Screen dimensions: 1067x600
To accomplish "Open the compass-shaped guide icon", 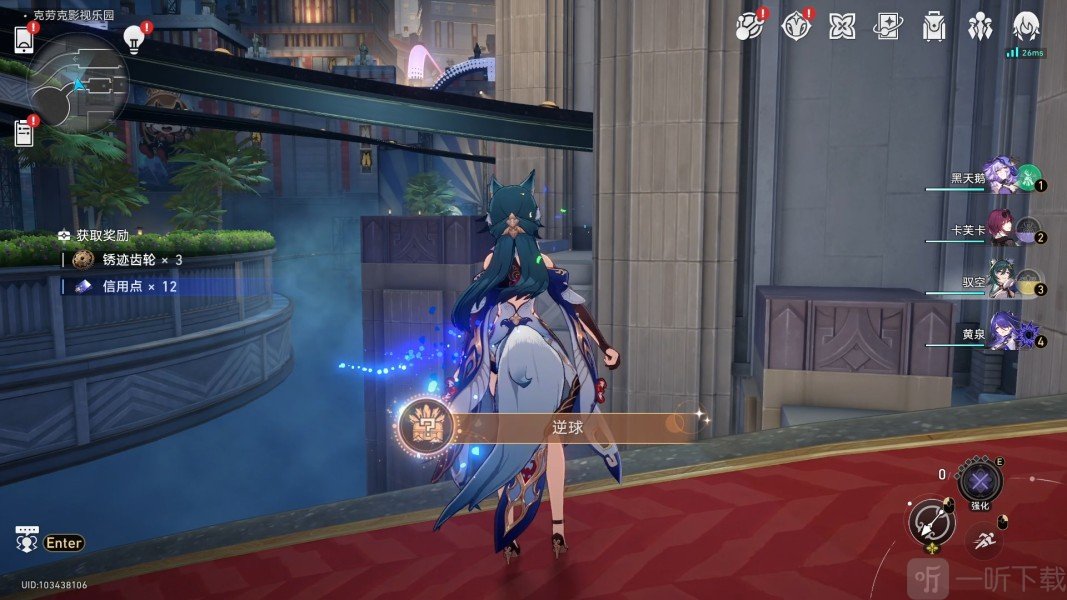I will point(795,26).
